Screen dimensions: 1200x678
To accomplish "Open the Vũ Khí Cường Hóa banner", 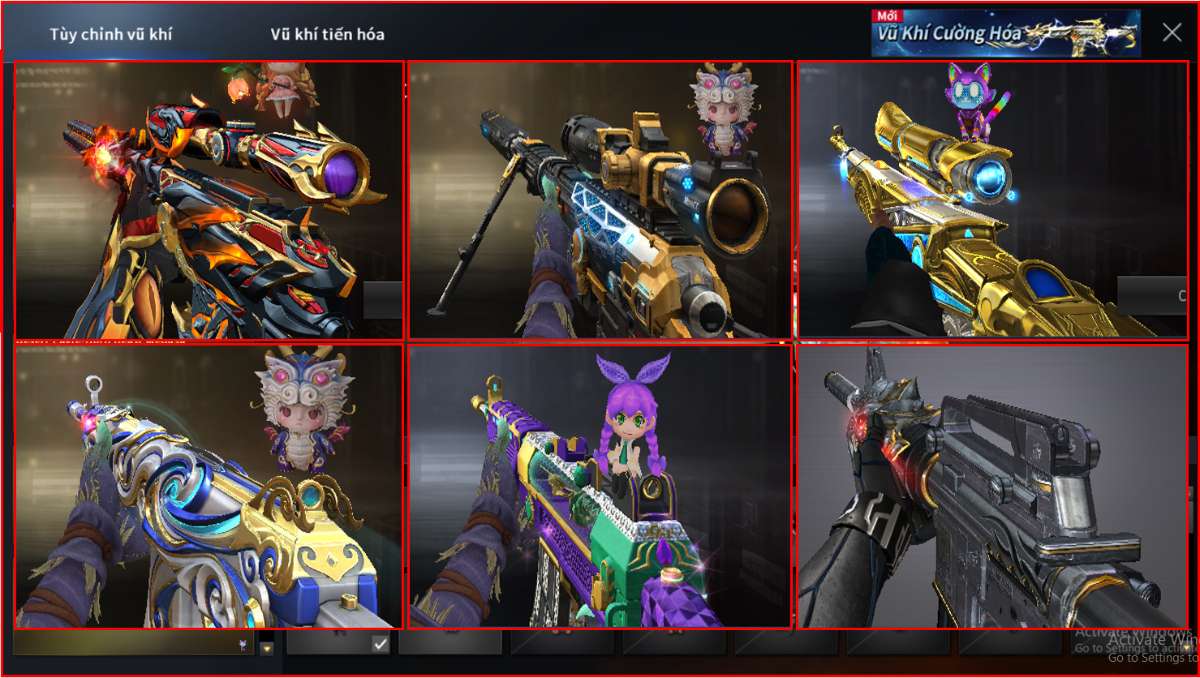I will tap(1005, 33).
